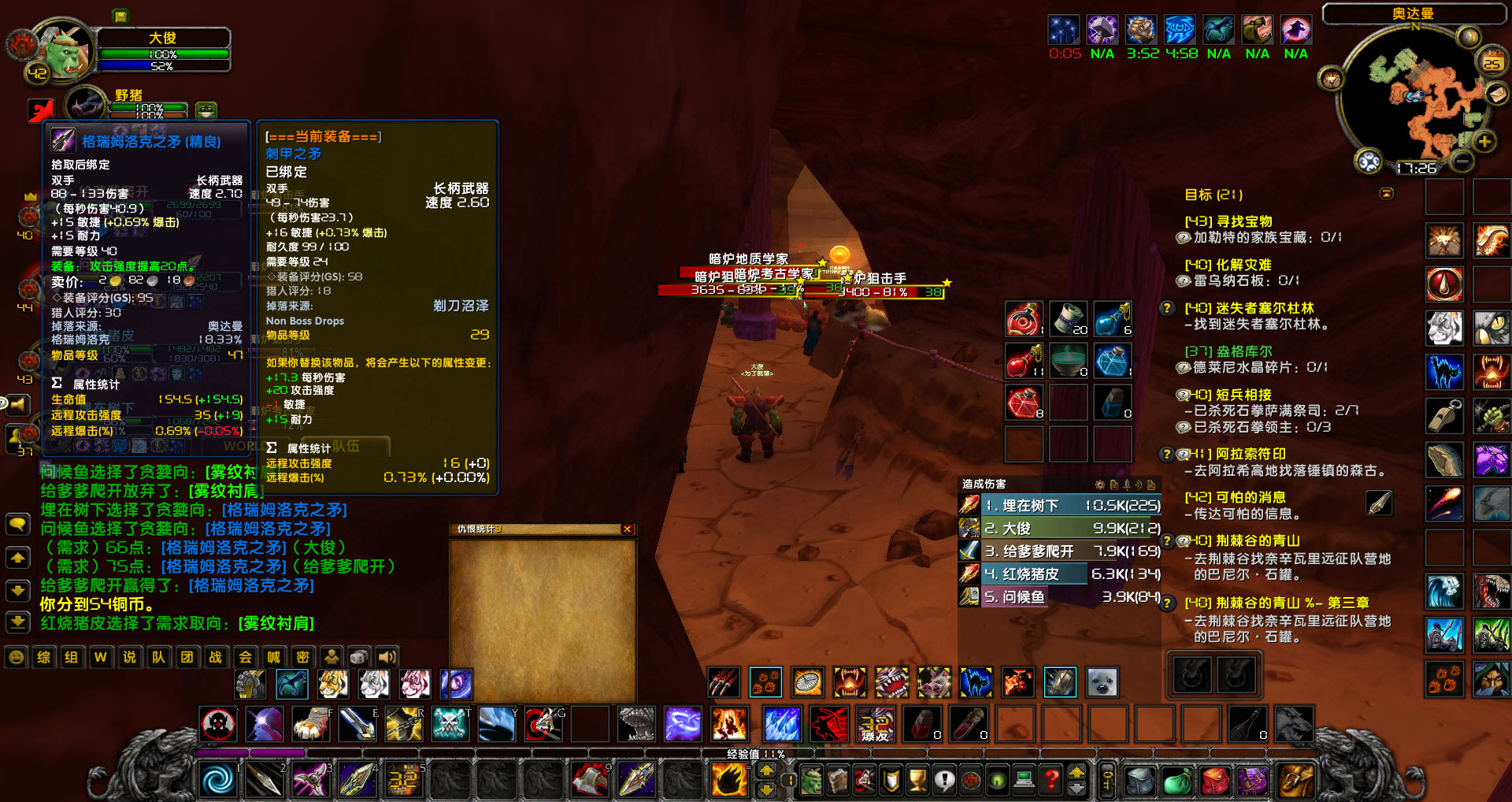The height and width of the screenshot is (802, 1512).
Task: Click the report page icon on the 造成伤害 meter
Action: point(1114,485)
